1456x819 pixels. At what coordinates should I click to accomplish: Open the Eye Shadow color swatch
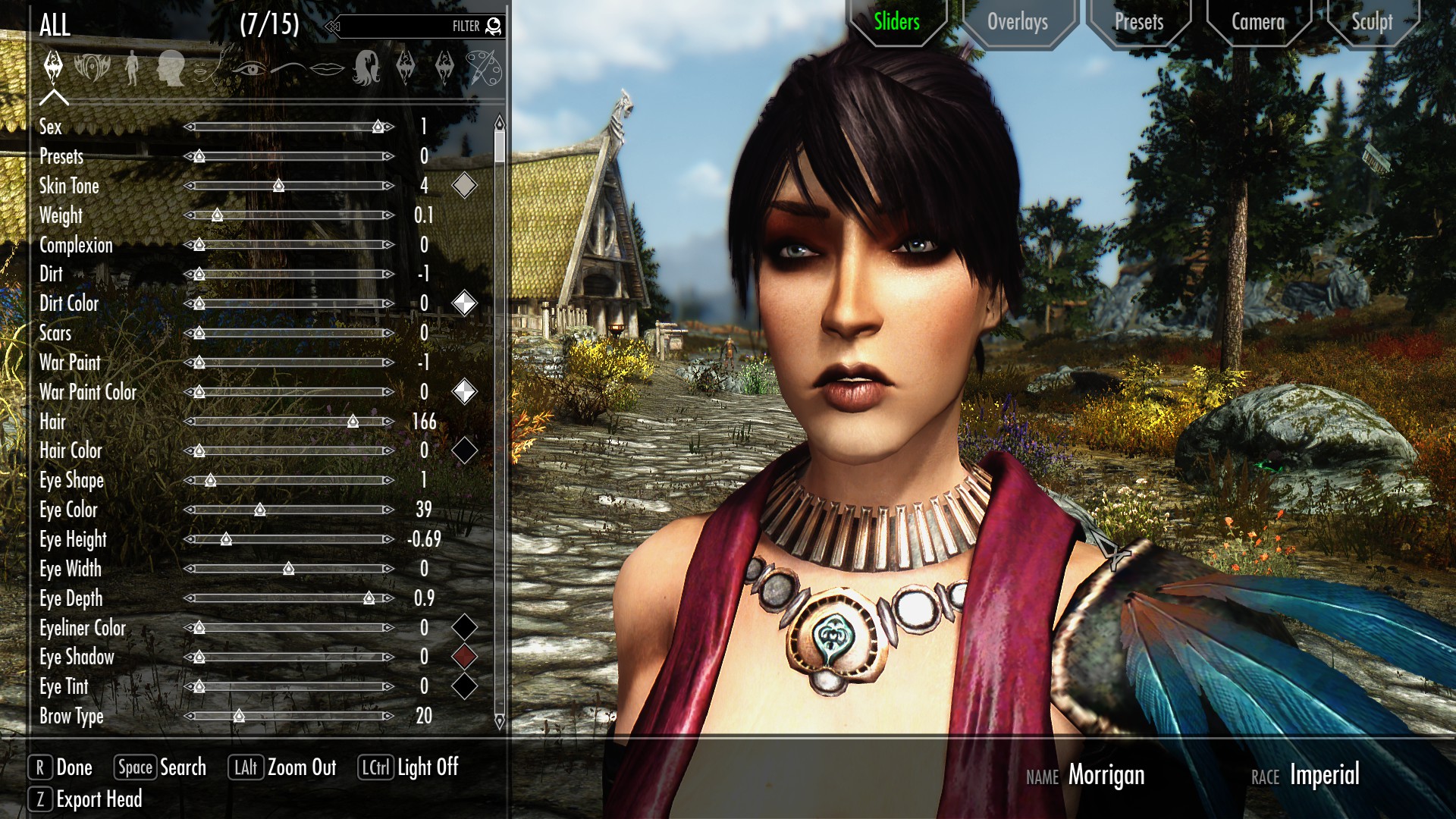coord(464,657)
